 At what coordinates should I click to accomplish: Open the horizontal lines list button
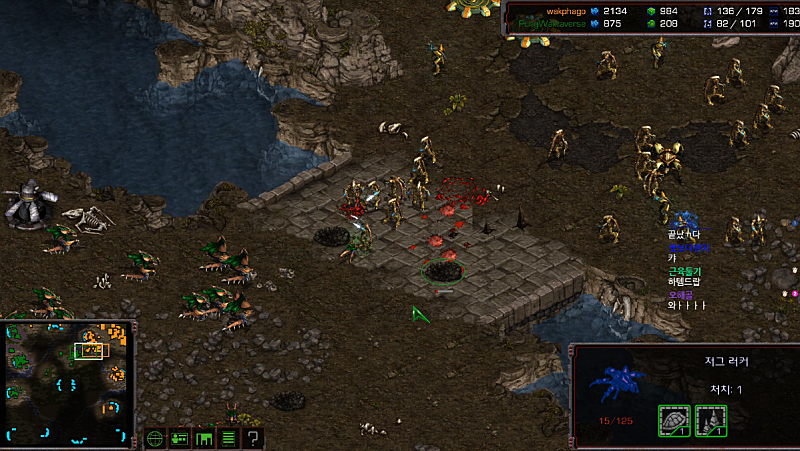[228, 438]
